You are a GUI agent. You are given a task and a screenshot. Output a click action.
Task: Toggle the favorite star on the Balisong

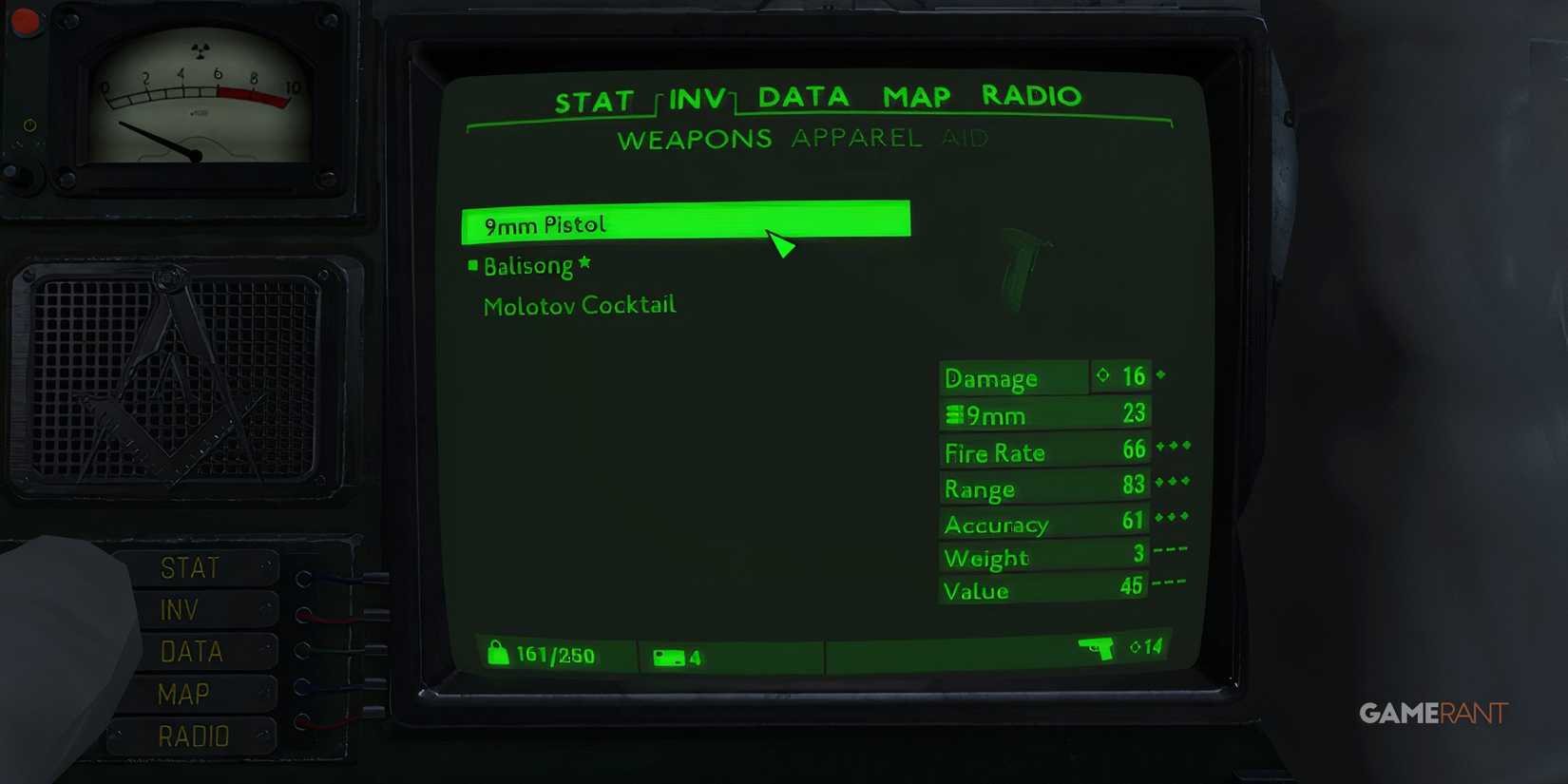583,263
